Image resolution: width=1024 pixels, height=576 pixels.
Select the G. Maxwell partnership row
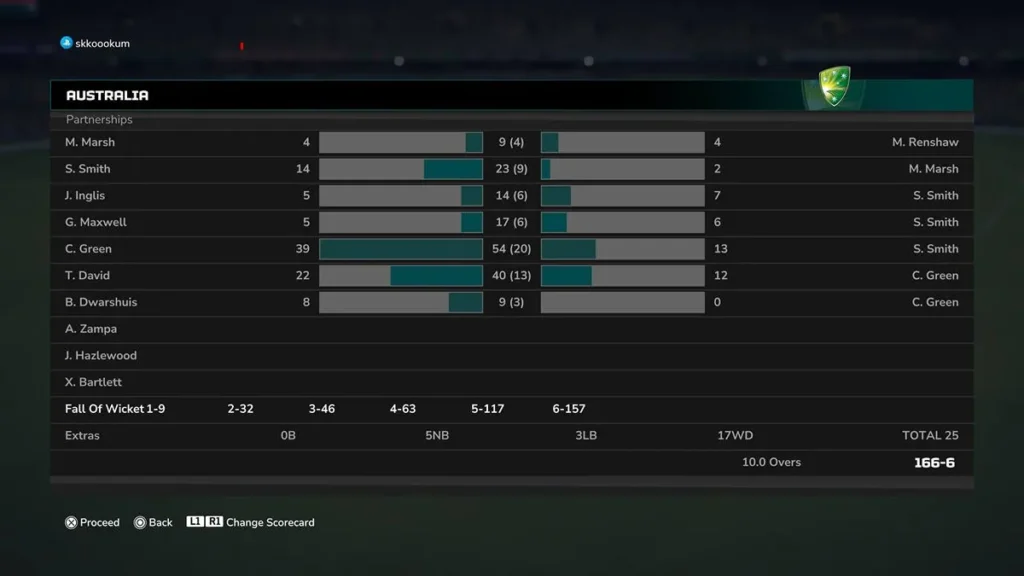click(x=511, y=222)
